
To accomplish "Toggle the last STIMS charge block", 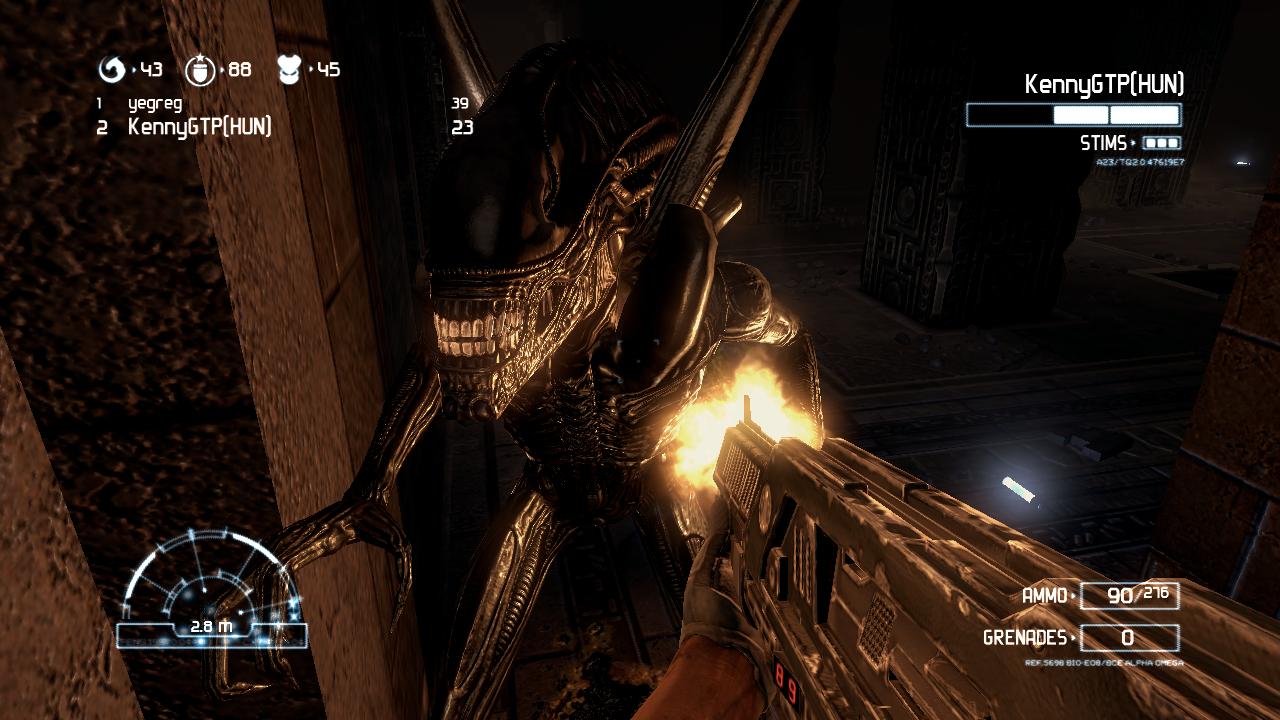I will coord(1173,141).
